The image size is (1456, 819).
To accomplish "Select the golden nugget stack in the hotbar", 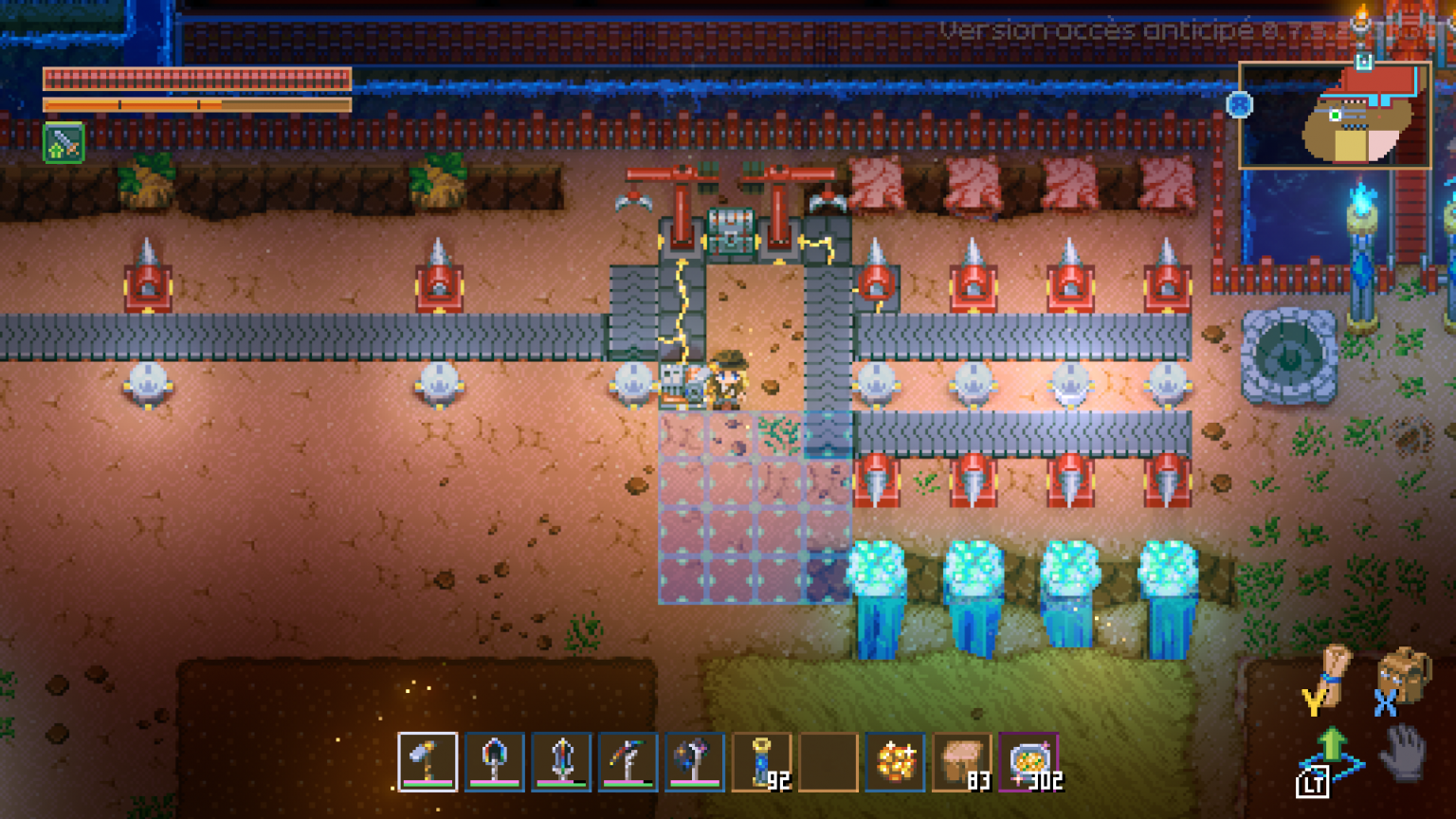I will tap(895, 761).
